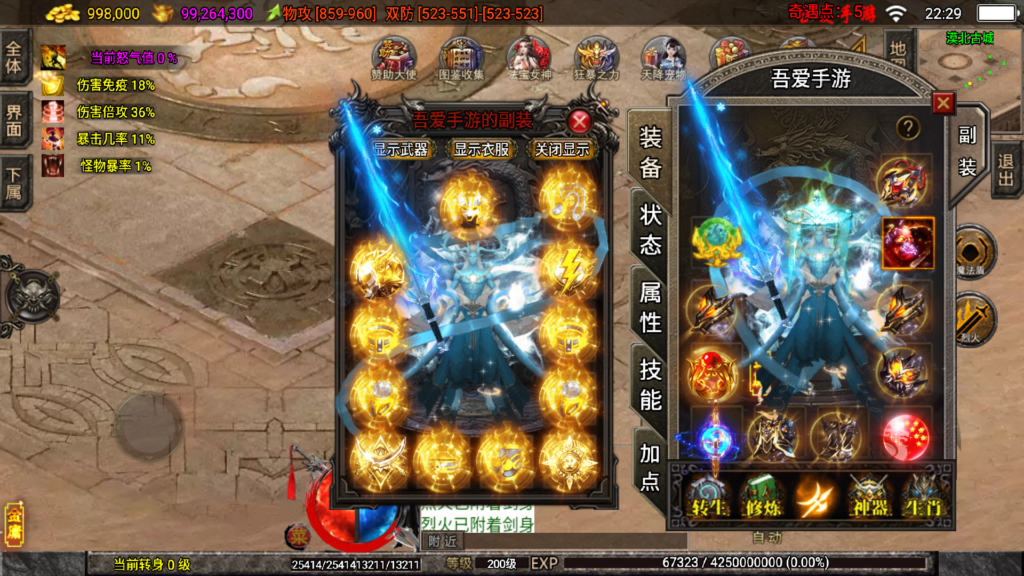
Task: Close the 吾爱手游 character panel
Action: pyautogui.click(x=942, y=104)
